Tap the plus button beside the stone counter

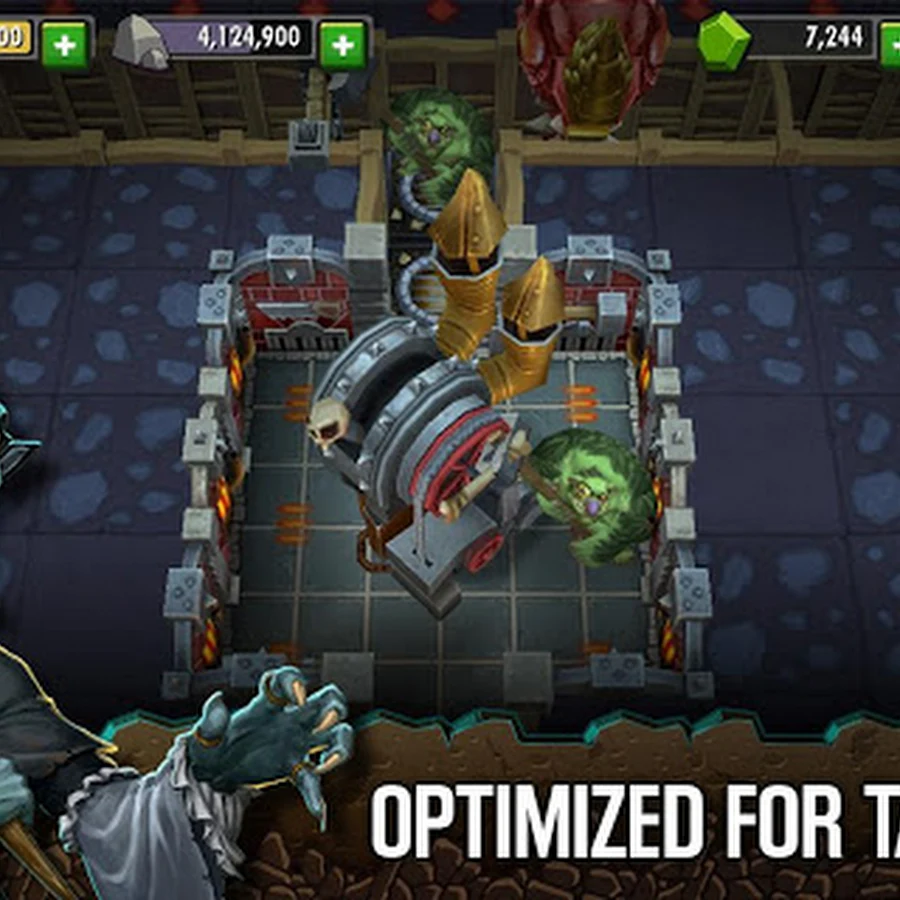click(x=343, y=43)
